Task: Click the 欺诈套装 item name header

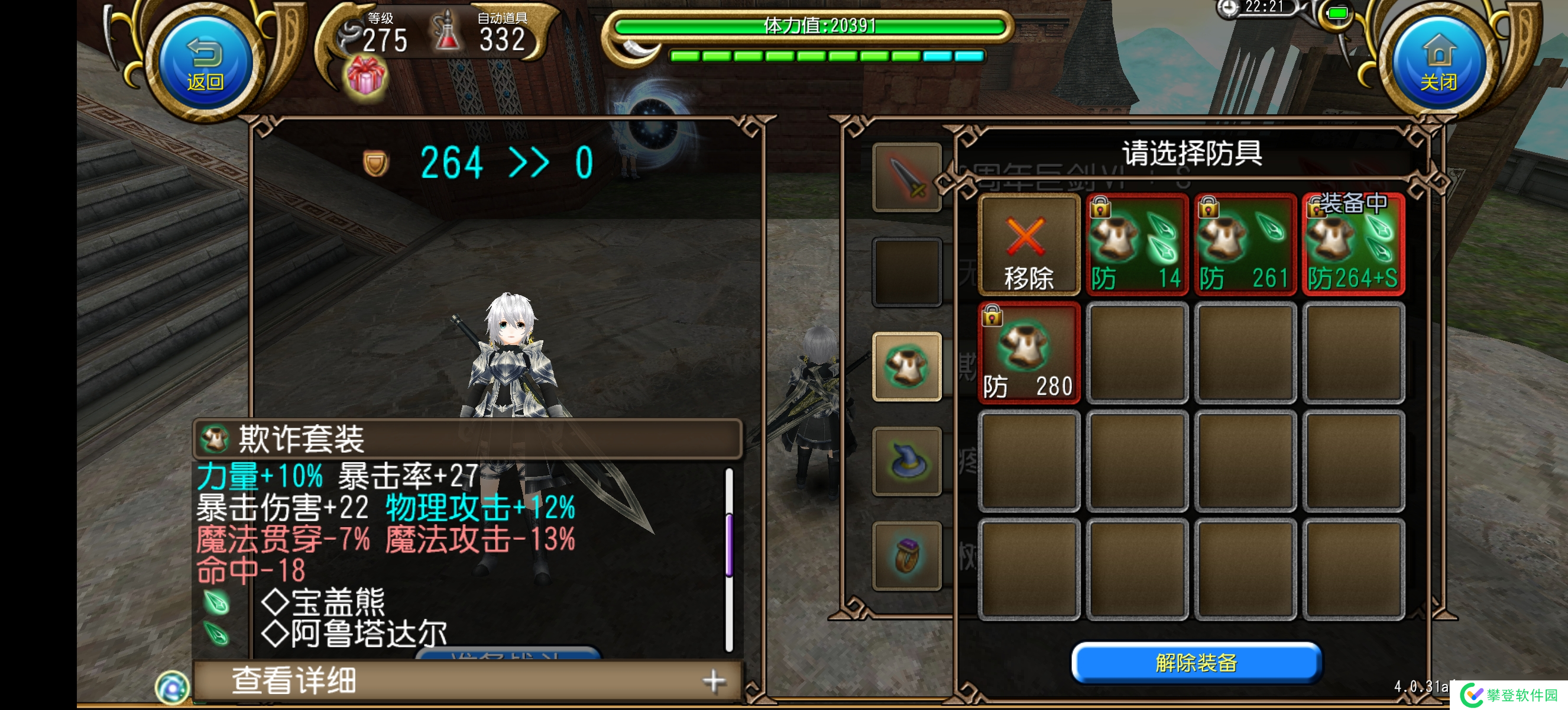Action: tap(468, 438)
